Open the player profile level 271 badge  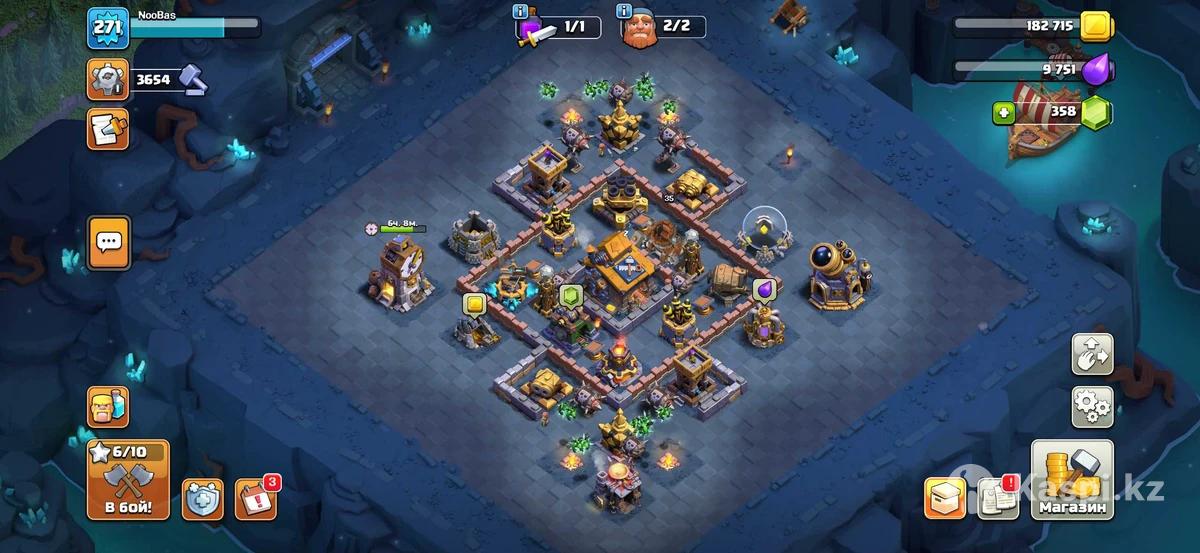point(105,28)
